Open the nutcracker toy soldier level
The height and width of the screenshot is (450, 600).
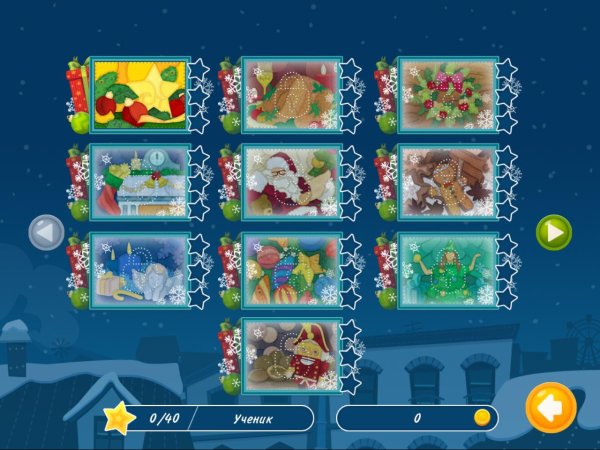[x=292, y=356]
